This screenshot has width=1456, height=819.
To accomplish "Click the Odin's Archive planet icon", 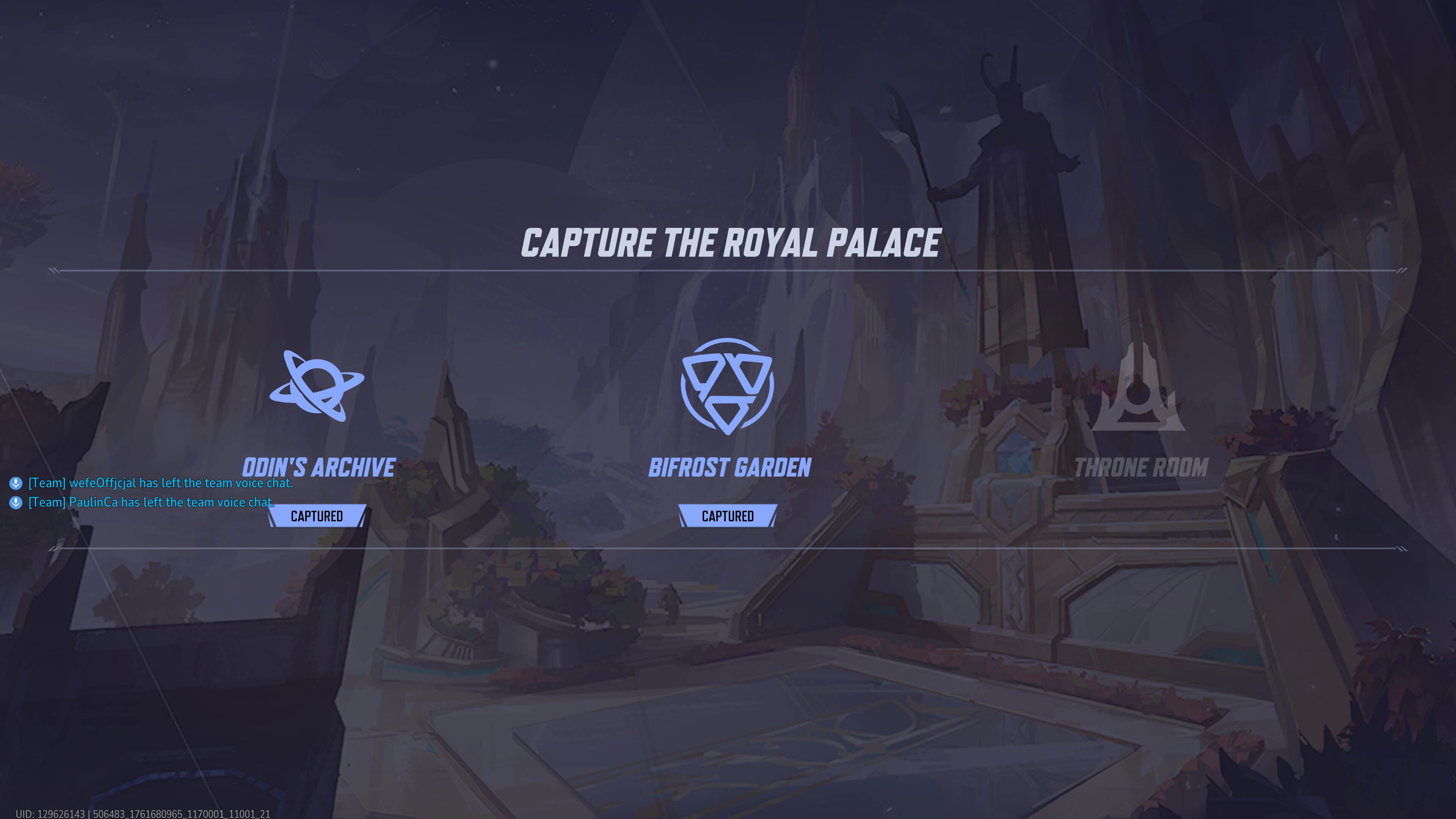I will (x=317, y=386).
